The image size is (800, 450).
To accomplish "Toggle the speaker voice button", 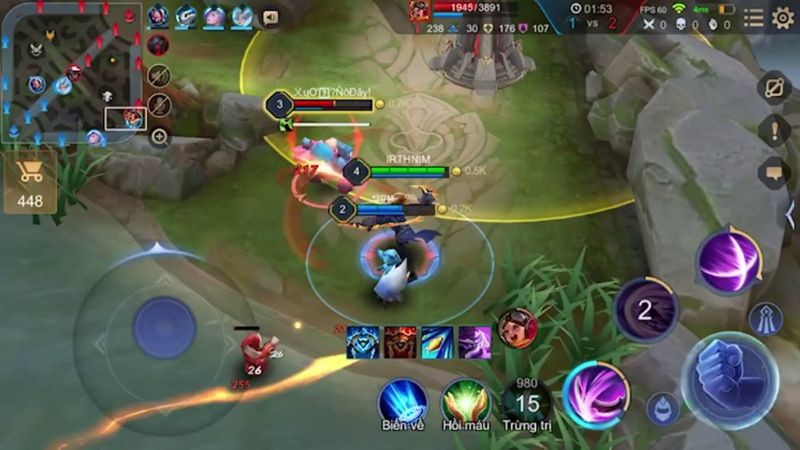I will click(269, 17).
